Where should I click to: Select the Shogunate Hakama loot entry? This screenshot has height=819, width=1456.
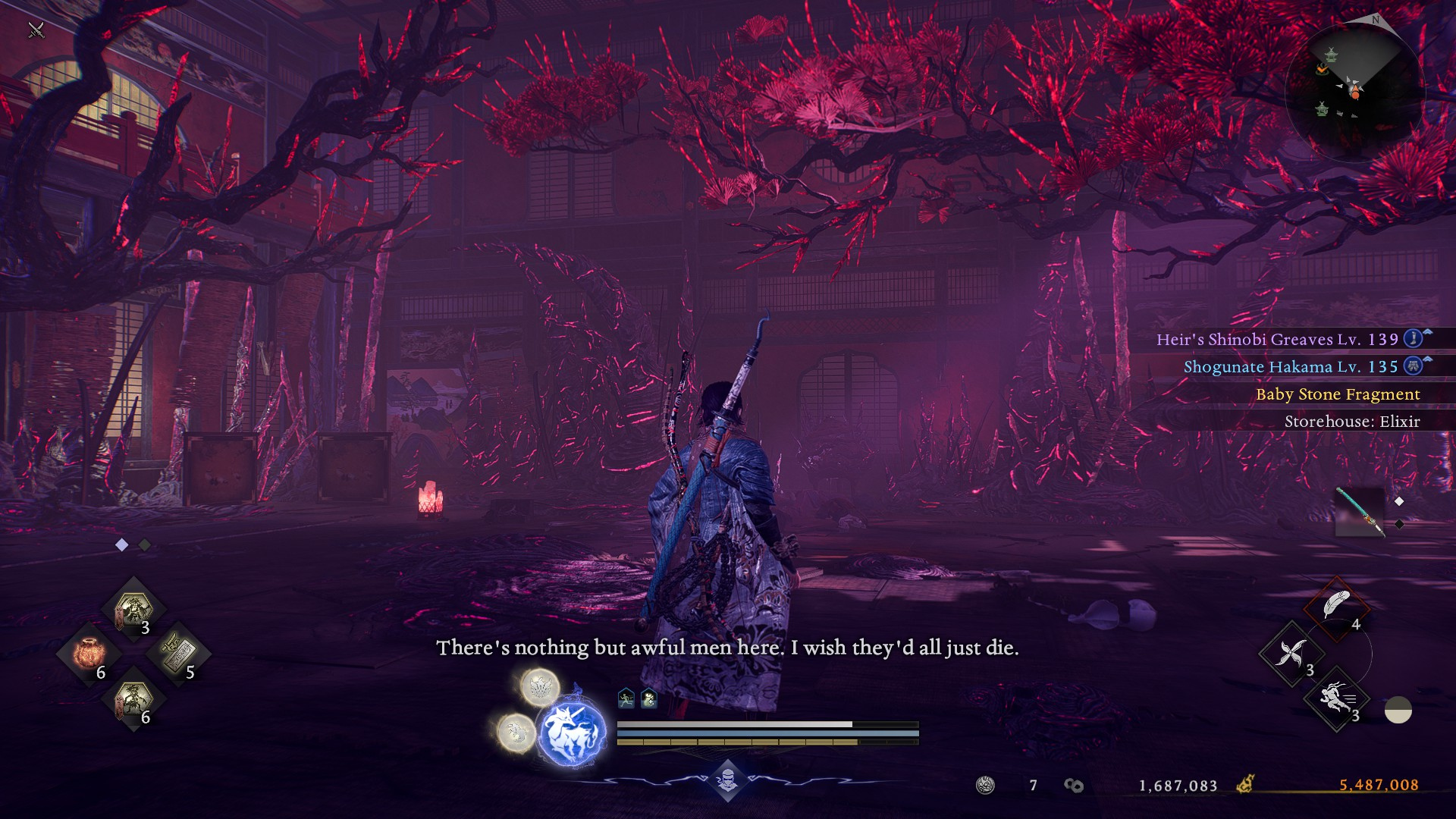1291,367
